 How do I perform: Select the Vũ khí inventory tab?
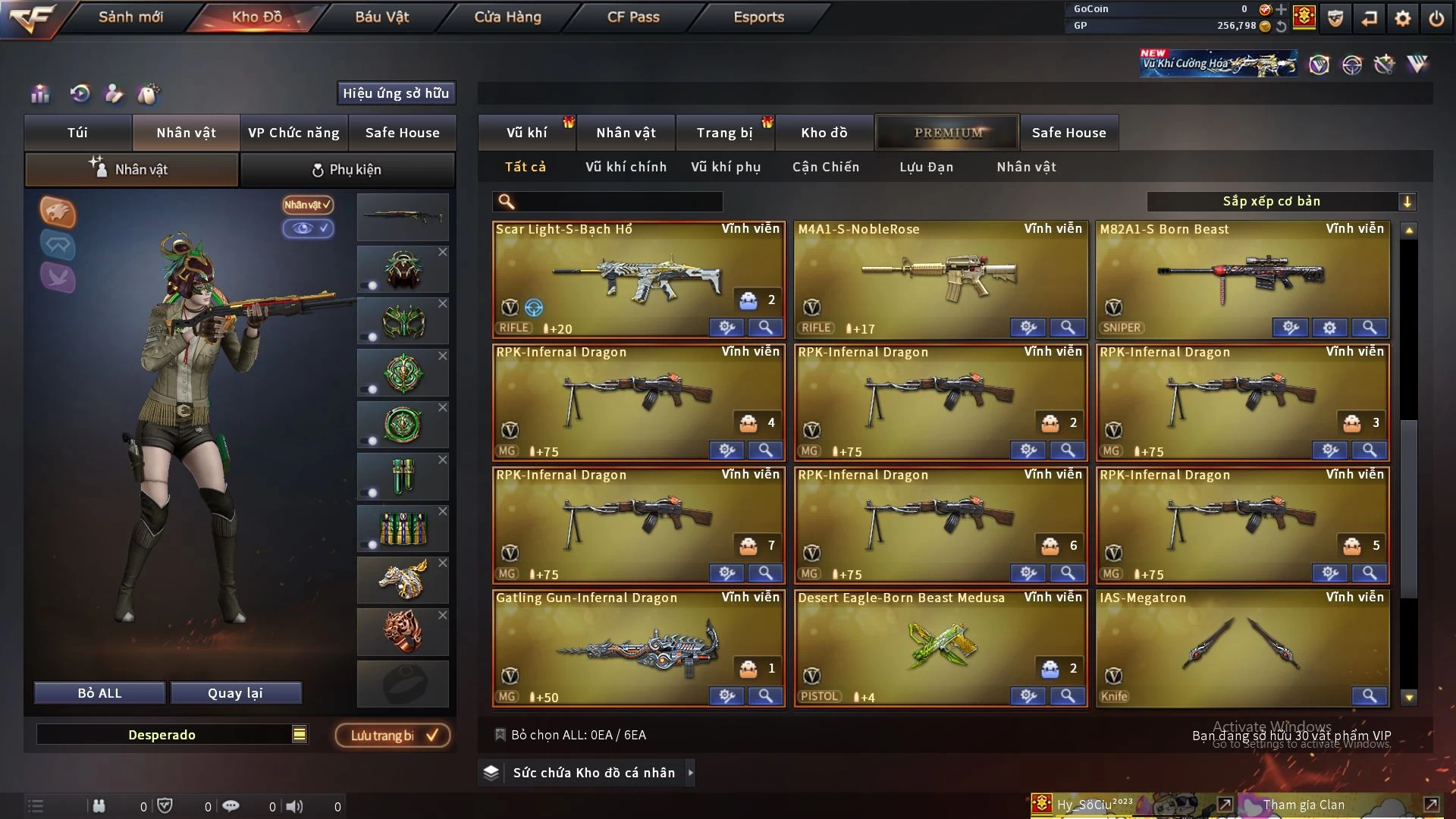click(x=526, y=133)
